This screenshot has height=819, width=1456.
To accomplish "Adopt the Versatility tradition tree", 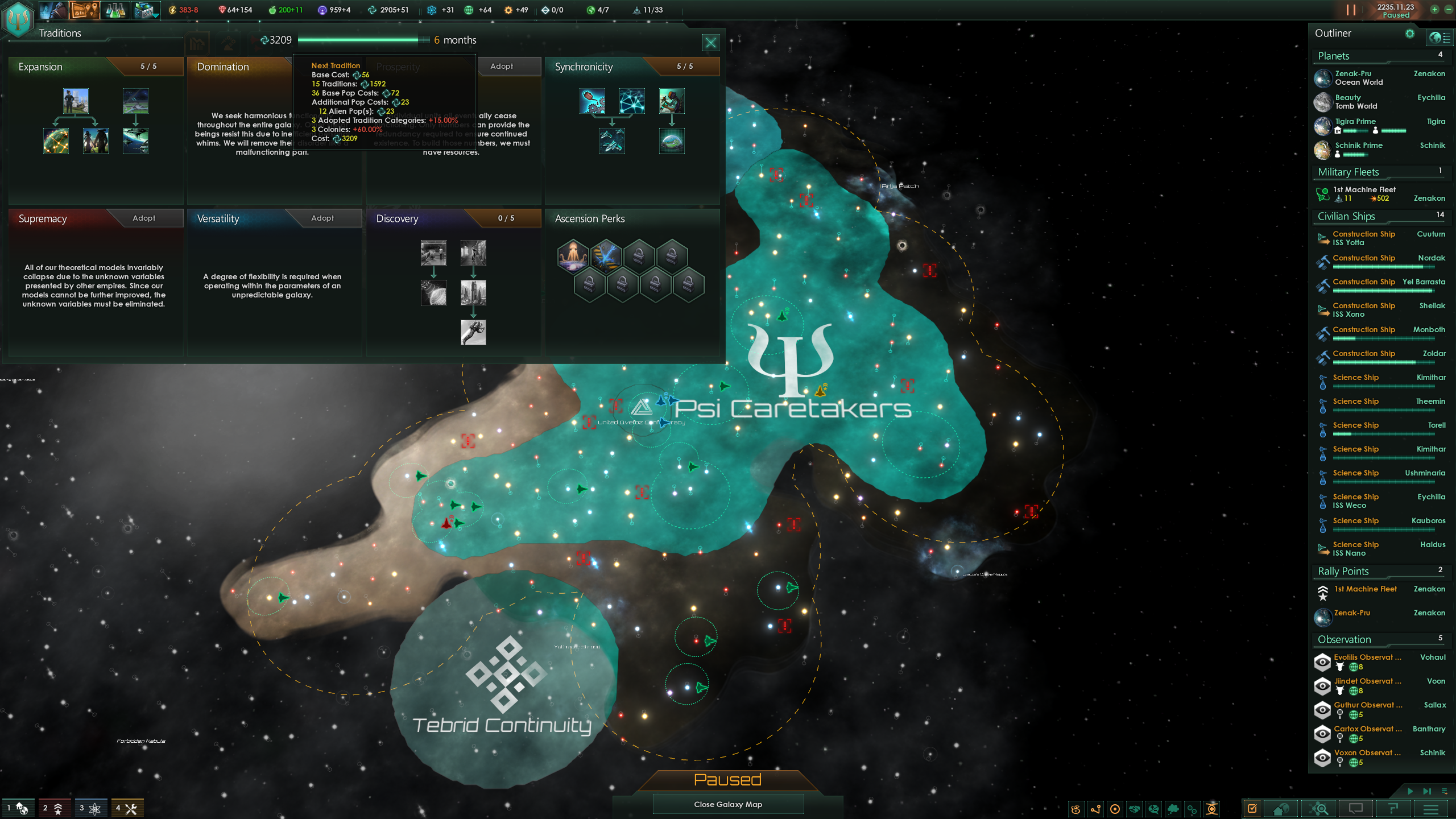I will click(323, 218).
